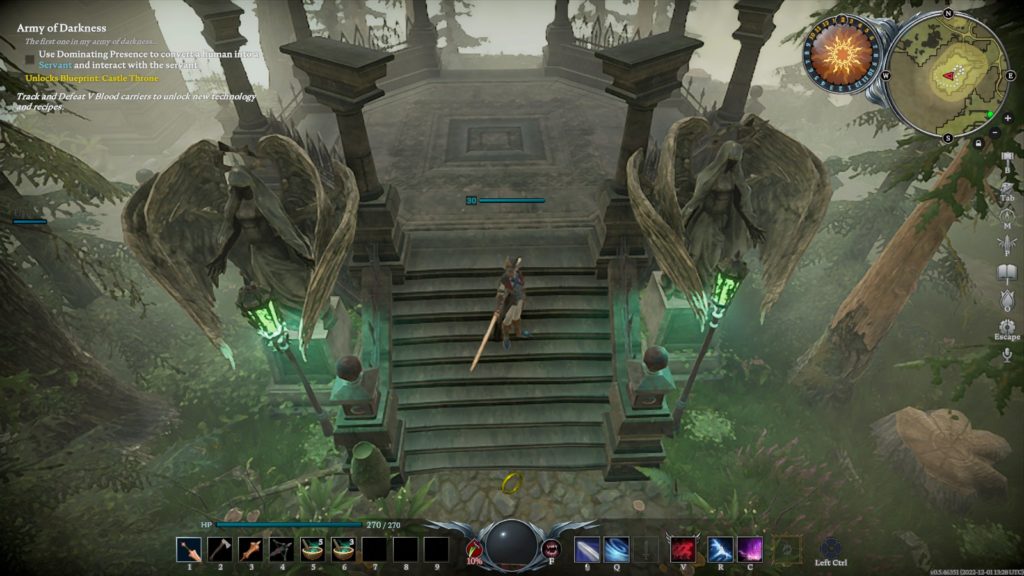Open the Escape gear menu
This screenshot has height=576, width=1024.
(1006, 327)
